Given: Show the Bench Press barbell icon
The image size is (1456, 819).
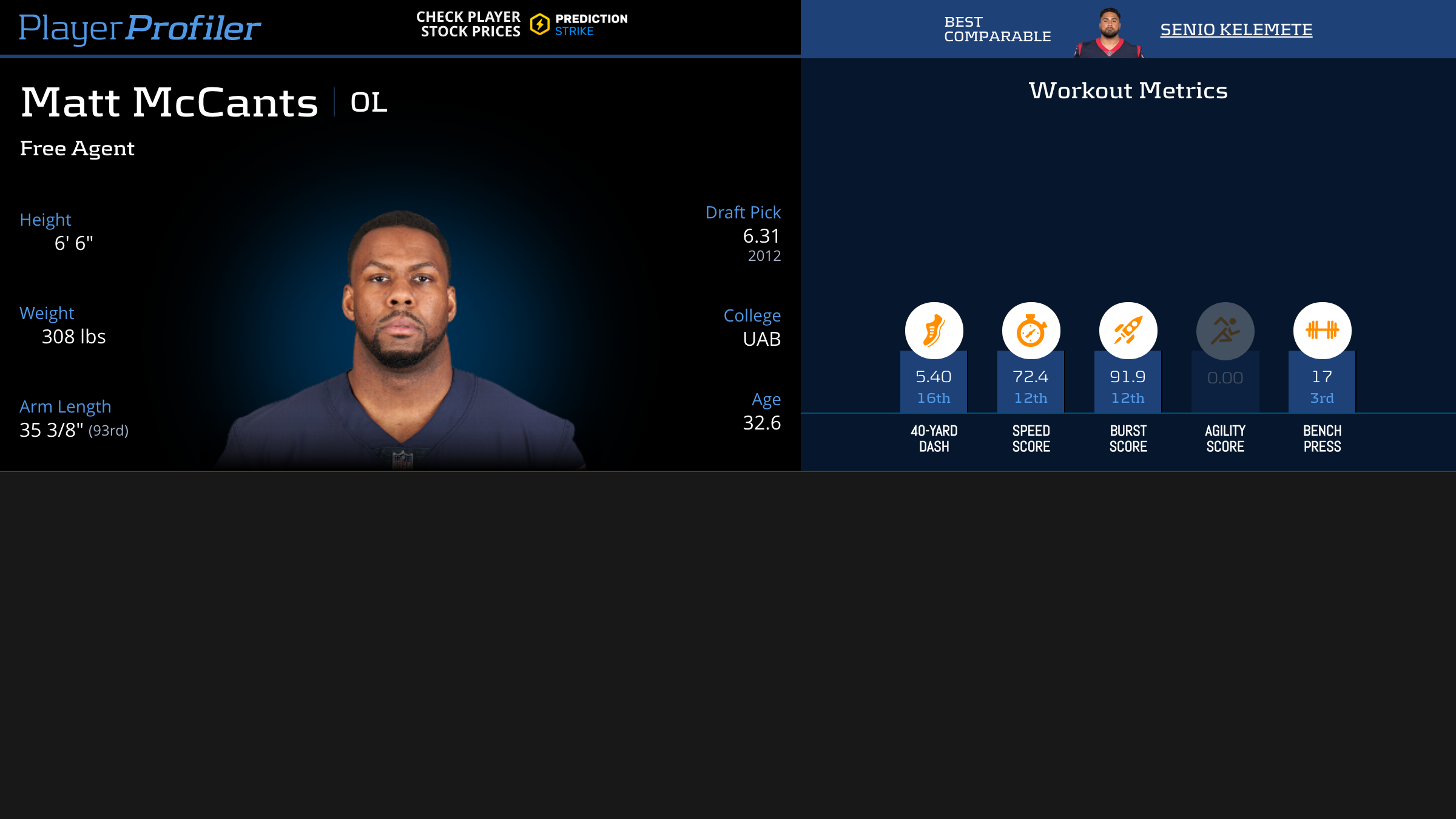Looking at the screenshot, I should coord(1322,331).
